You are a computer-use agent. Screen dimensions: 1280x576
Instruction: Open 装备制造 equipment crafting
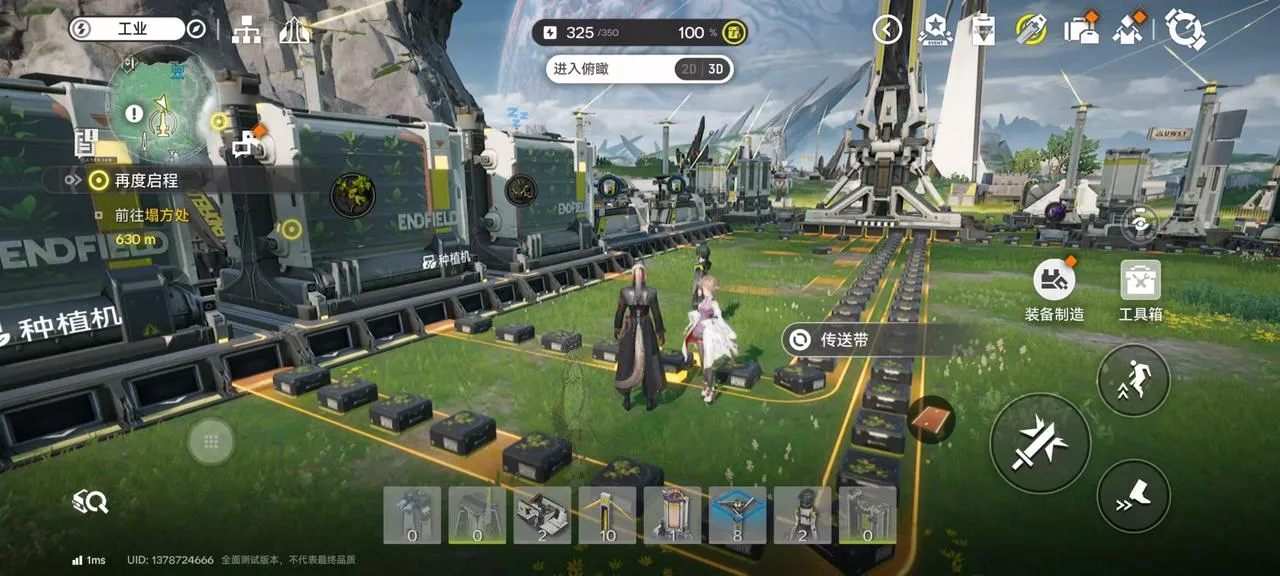point(1054,292)
